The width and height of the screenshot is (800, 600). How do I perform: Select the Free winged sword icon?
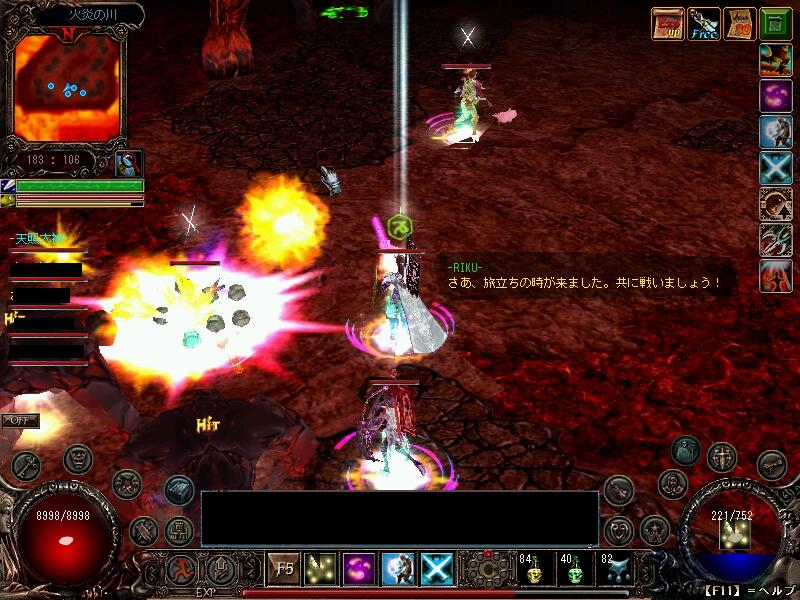(704, 23)
